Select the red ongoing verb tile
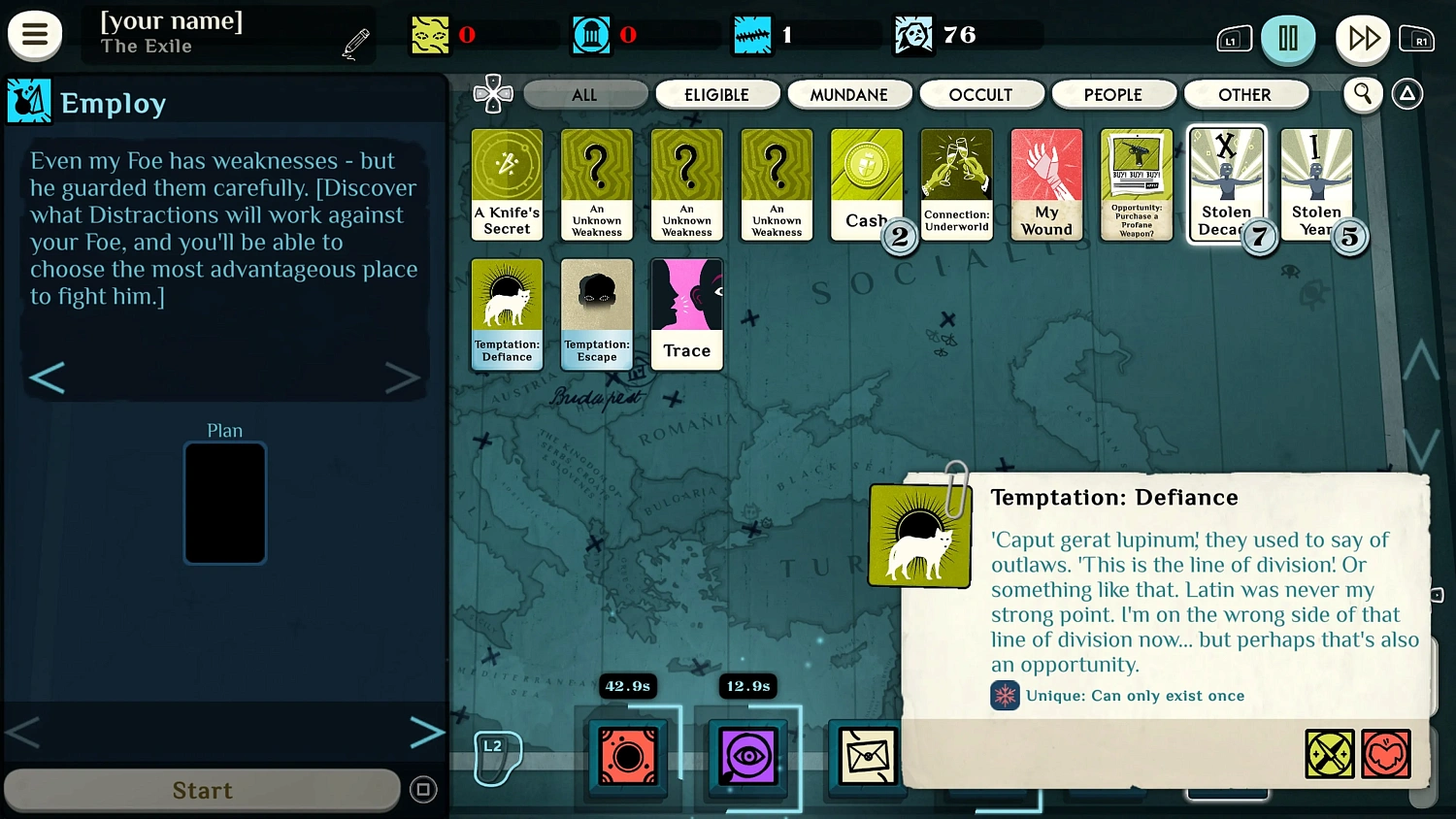Screen dimensions: 1456x819 pos(627,758)
